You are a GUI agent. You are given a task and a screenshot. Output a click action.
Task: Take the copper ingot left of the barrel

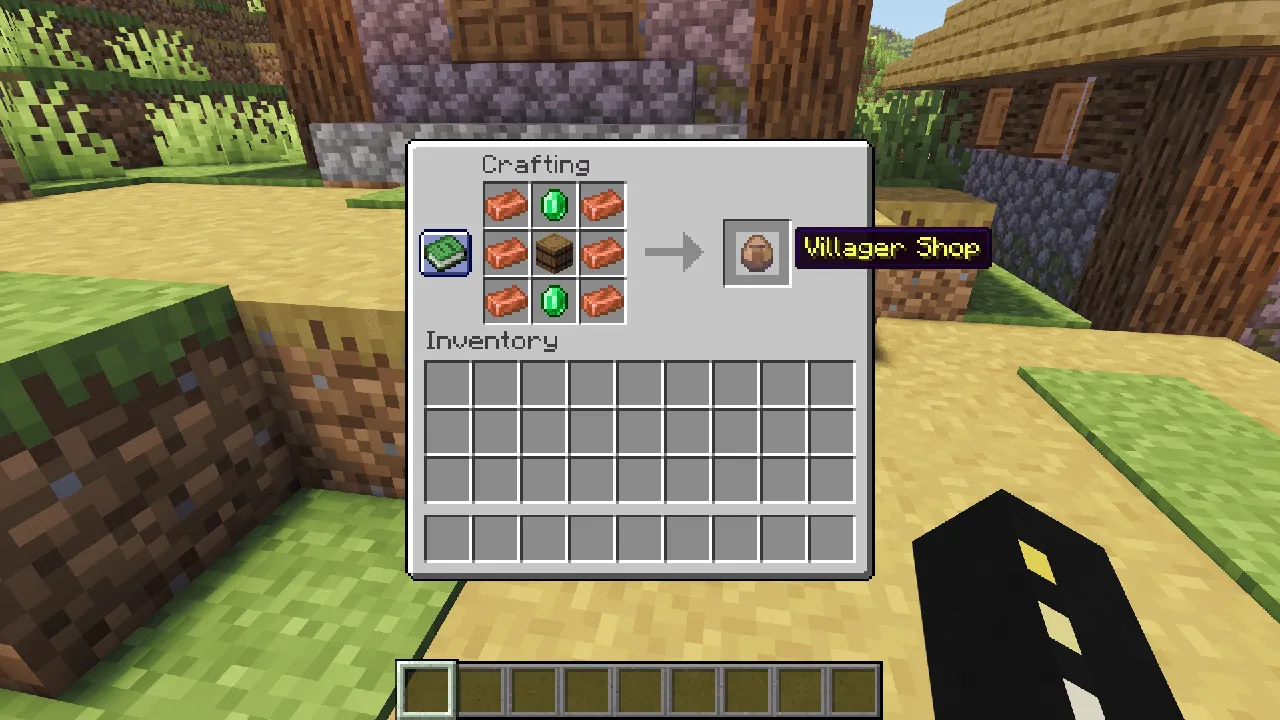tap(506, 252)
